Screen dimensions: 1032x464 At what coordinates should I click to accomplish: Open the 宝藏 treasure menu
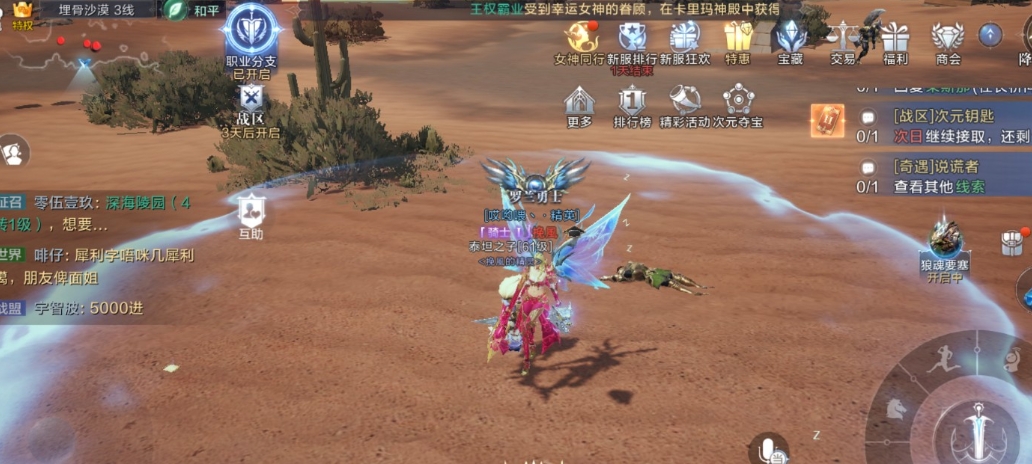click(x=791, y=37)
